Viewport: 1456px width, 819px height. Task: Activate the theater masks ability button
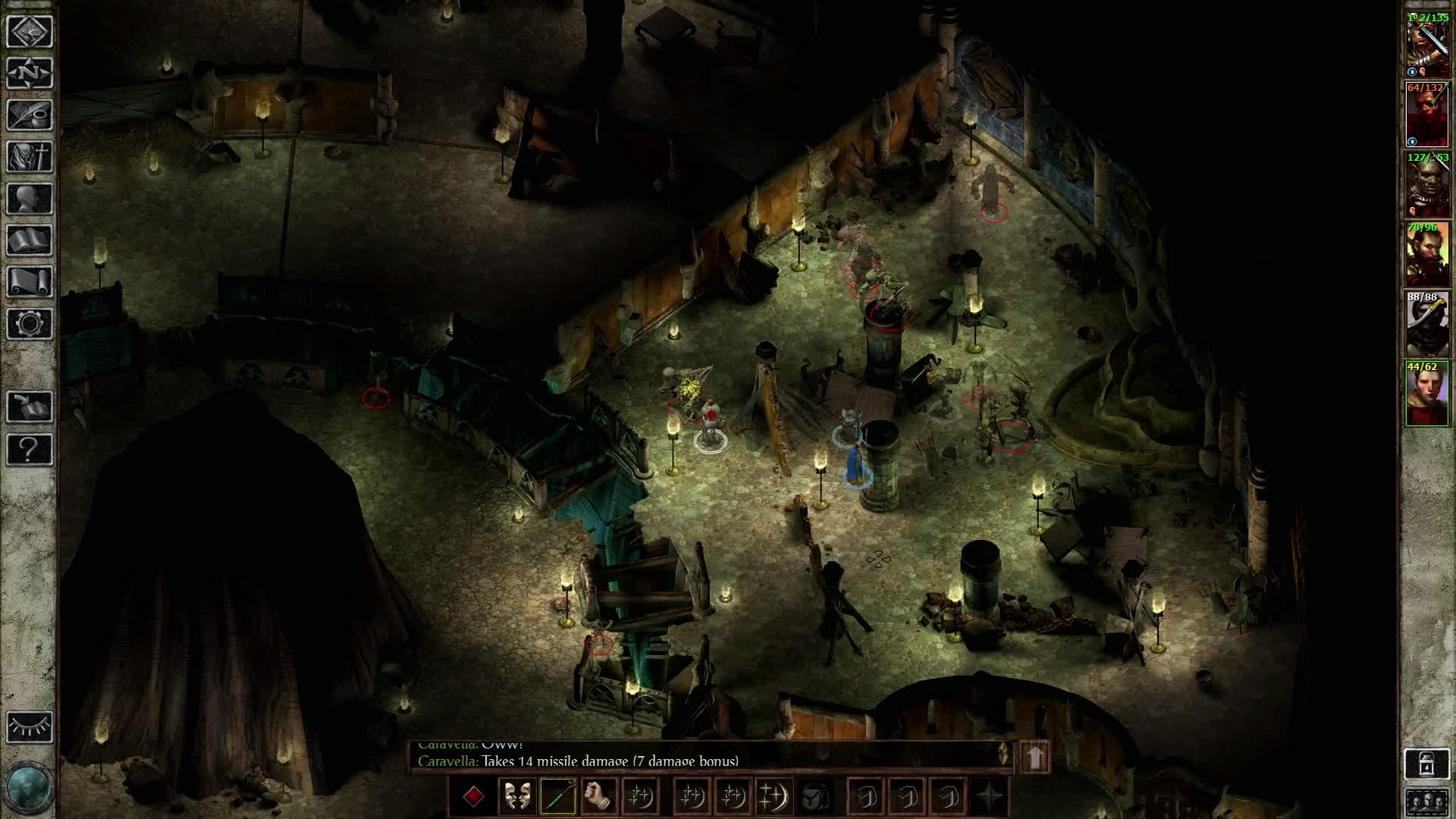516,796
